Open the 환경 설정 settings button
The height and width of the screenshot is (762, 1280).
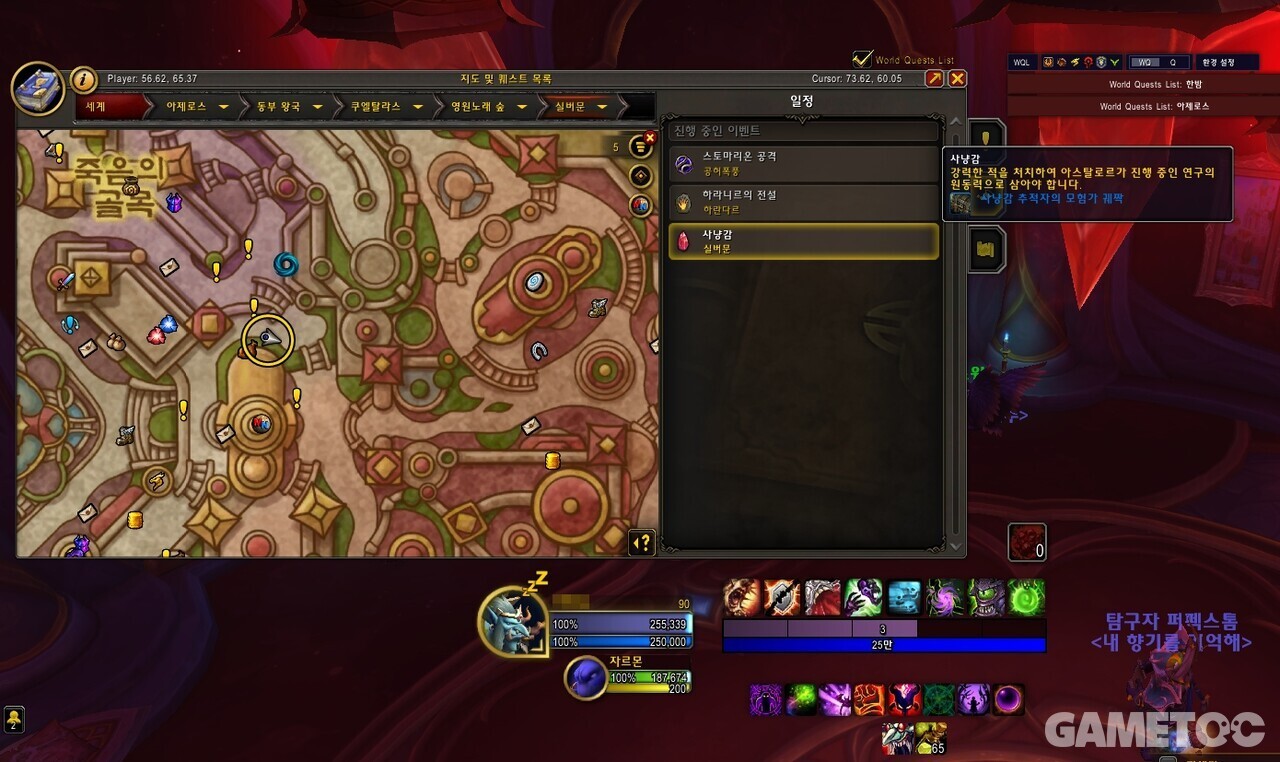click(1225, 62)
